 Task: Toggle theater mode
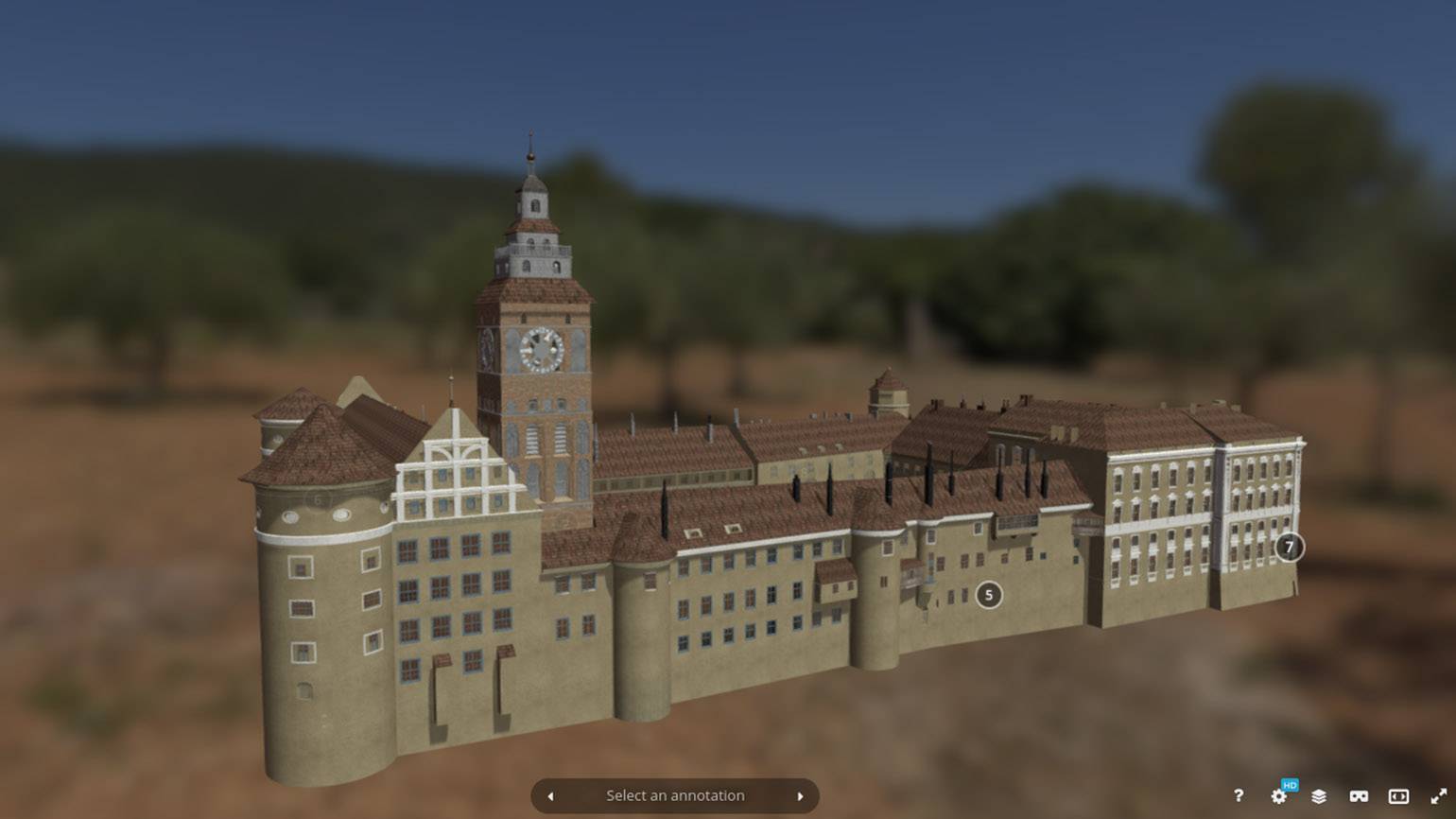(x=1398, y=796)
